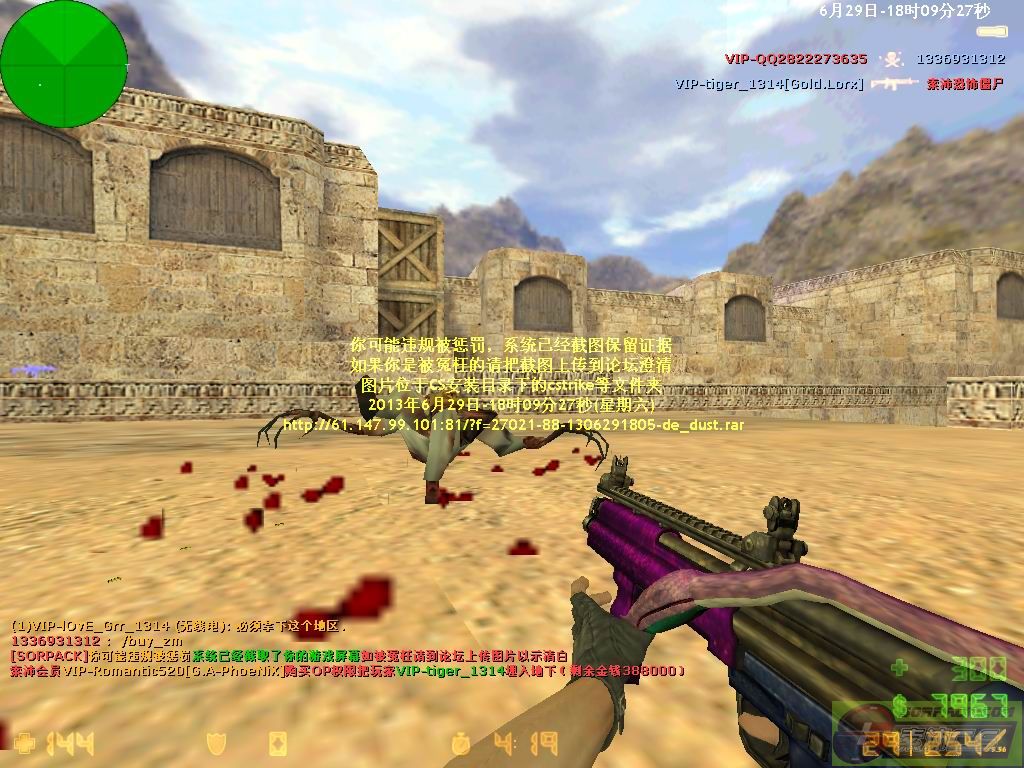Click the health cross HUD icon

tap(25, 744)
